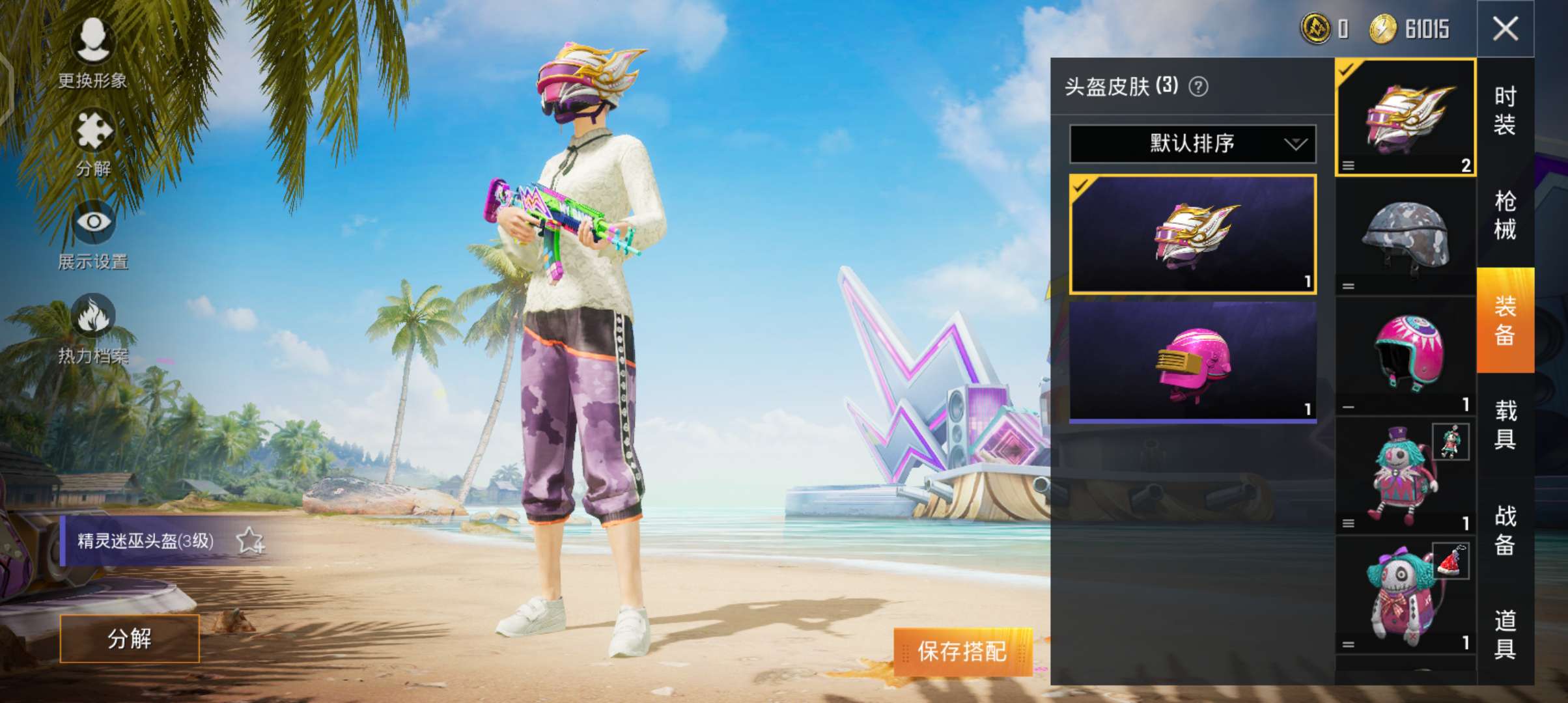Open 更换形象 (change appearance)
The width and height of the screenshot is (1568, 703).
pyautogui.click(x=92, y=49)
